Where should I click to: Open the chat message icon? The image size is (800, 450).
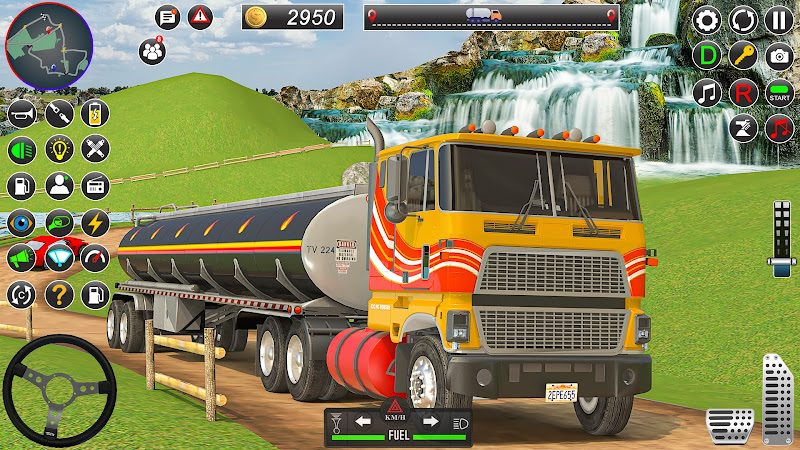pos(167,16)
